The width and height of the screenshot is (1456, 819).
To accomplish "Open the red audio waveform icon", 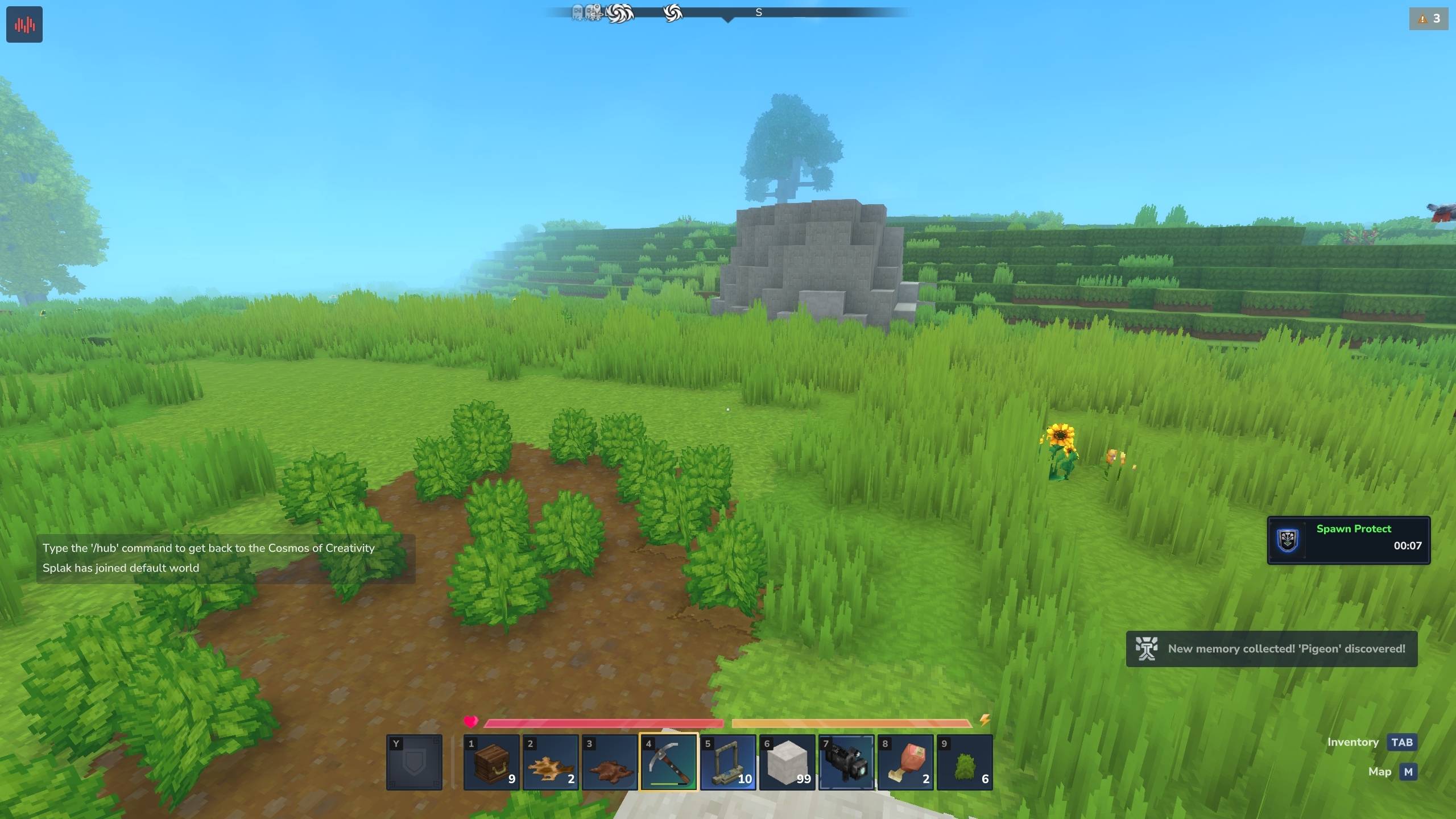I will click(x=24, y=24).
